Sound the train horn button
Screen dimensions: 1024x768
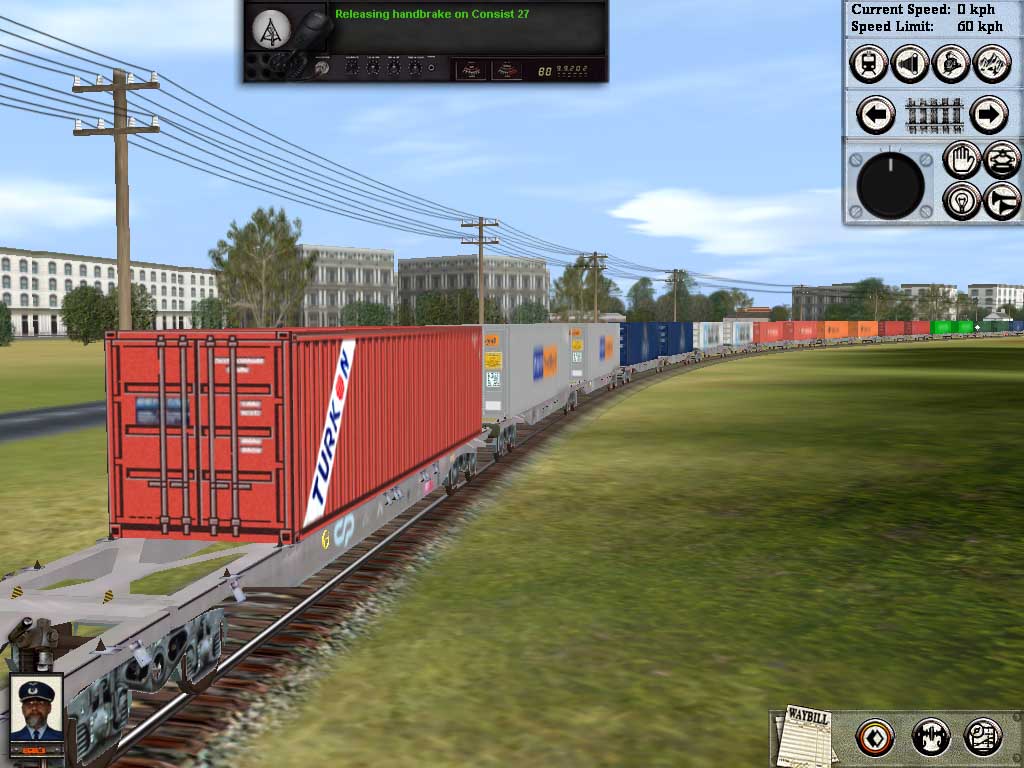tap(1002, 200)
